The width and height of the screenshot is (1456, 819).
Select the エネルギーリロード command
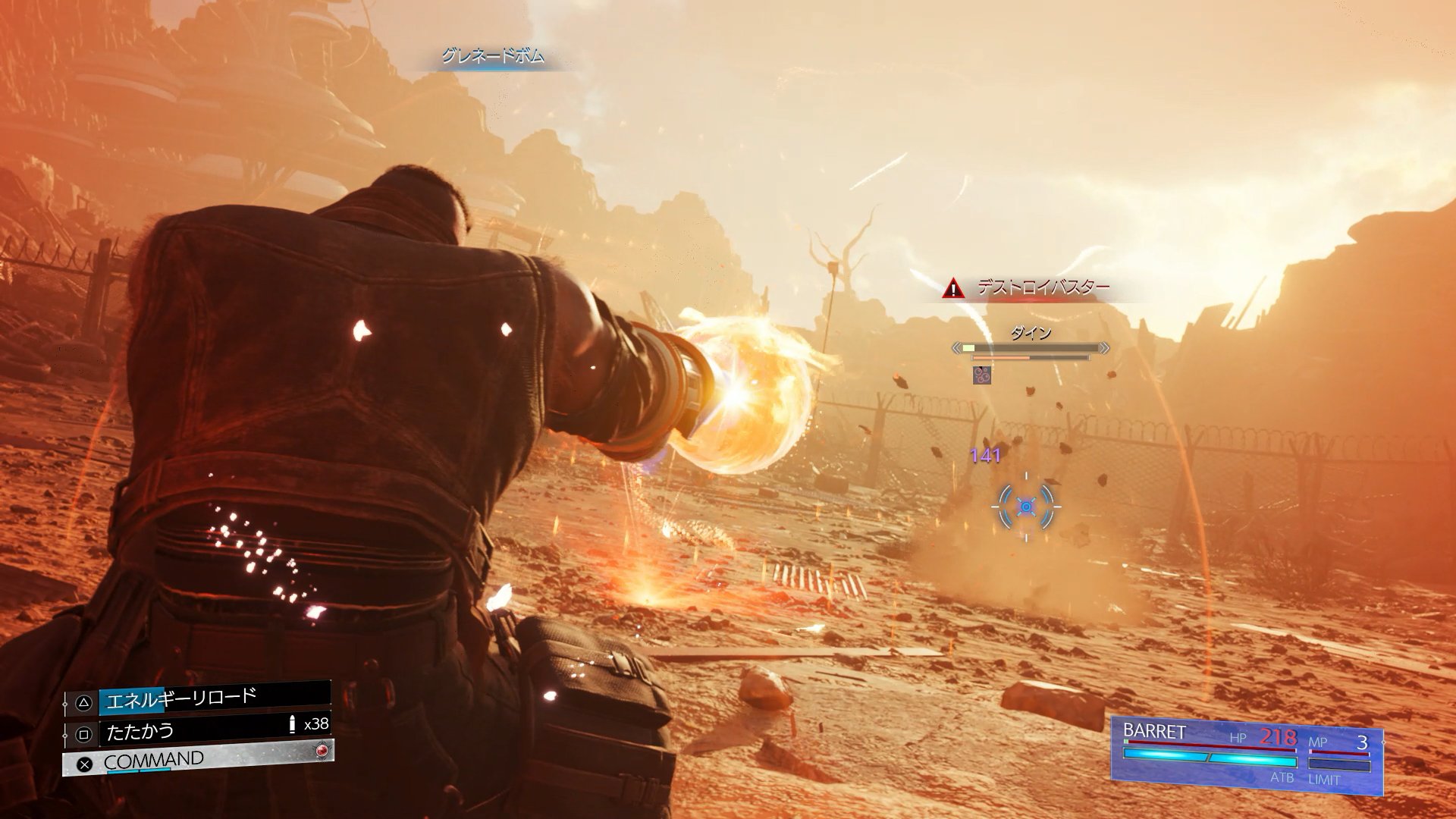click(x=199, y=698)
